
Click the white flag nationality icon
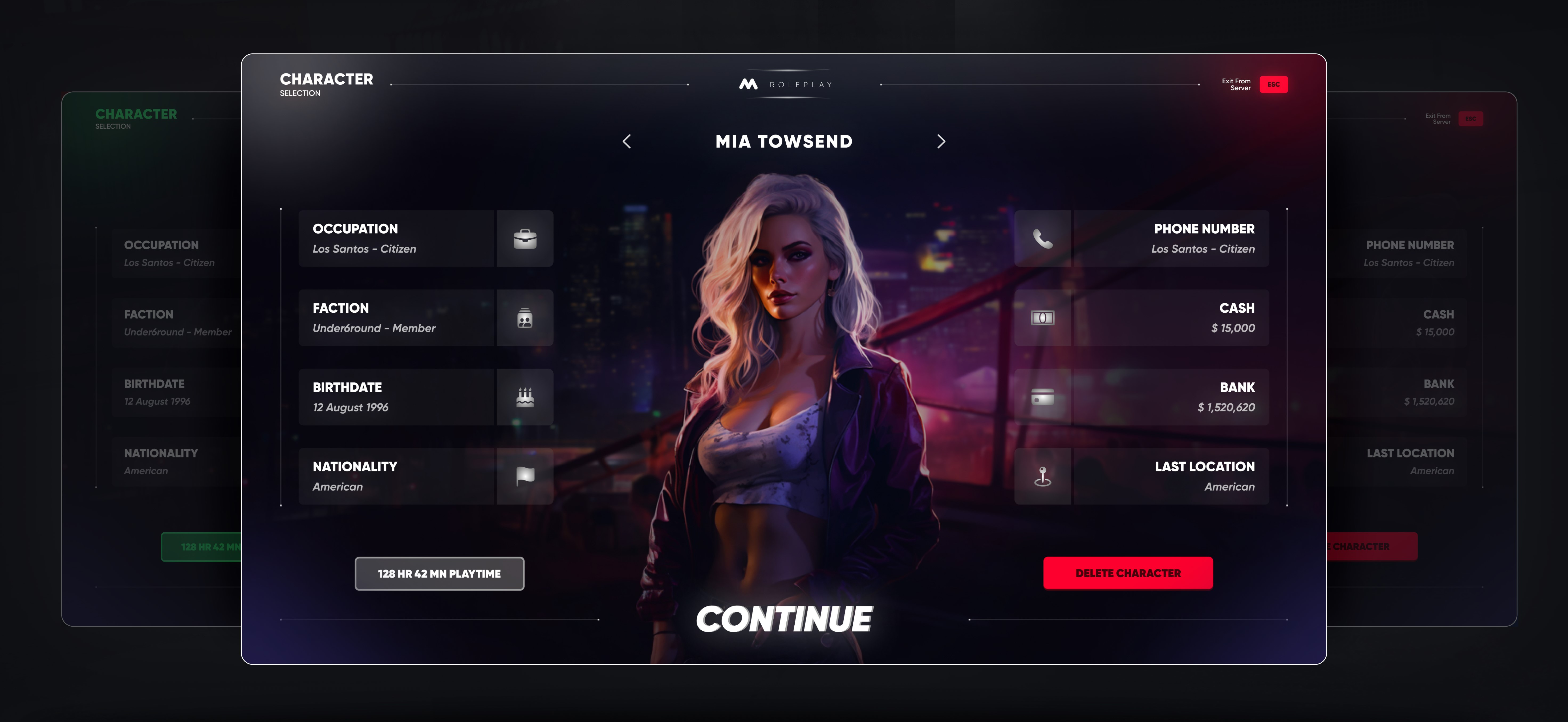(525, 476)
